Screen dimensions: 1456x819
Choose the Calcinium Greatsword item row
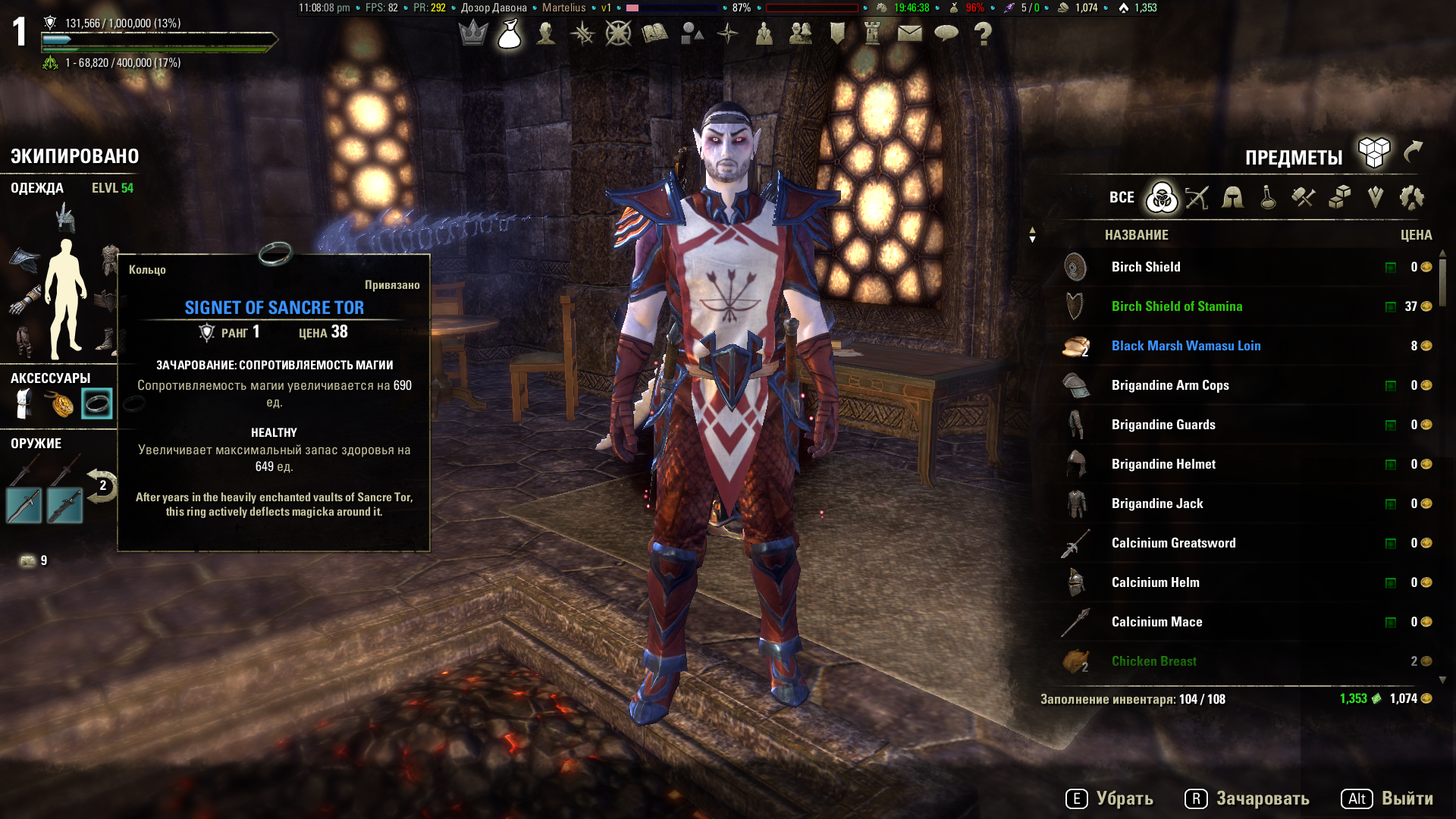tap(1173, 543)
